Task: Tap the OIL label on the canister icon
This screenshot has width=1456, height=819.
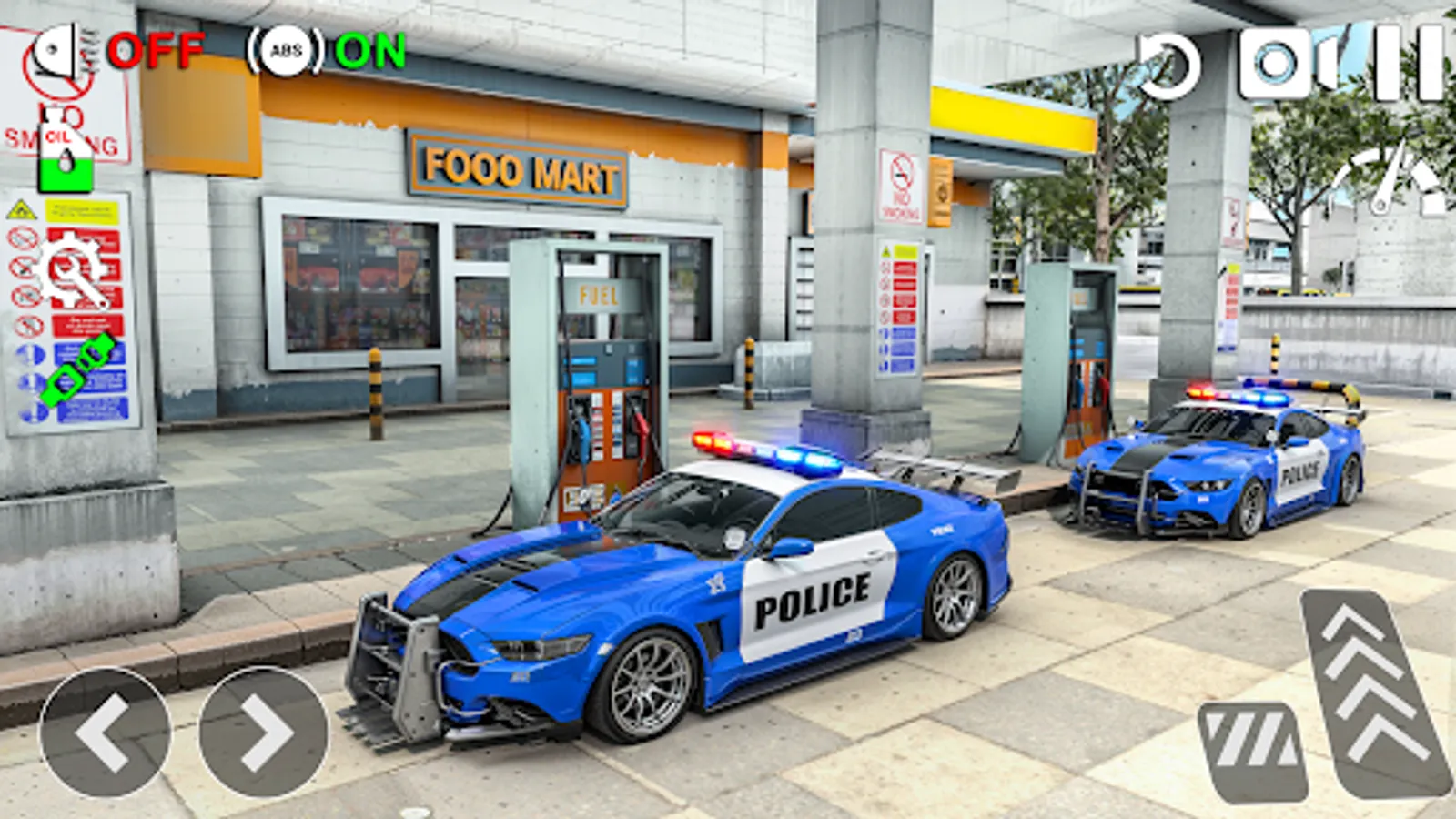Action: tap(58, 136)
